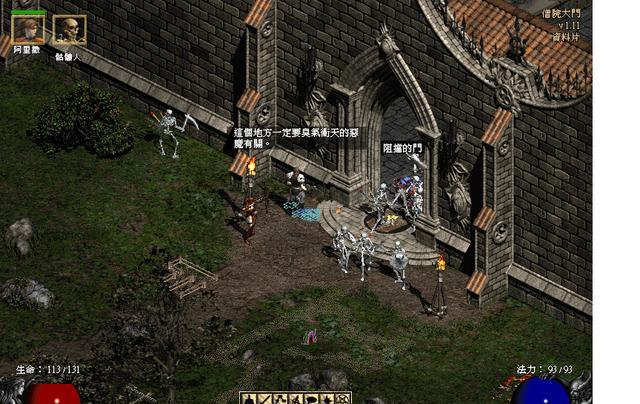Open the game menu button on mini panel
Image resolution: width=640 pixels, height=404 pixels.
pyautogui.click(x=343, y=398)
